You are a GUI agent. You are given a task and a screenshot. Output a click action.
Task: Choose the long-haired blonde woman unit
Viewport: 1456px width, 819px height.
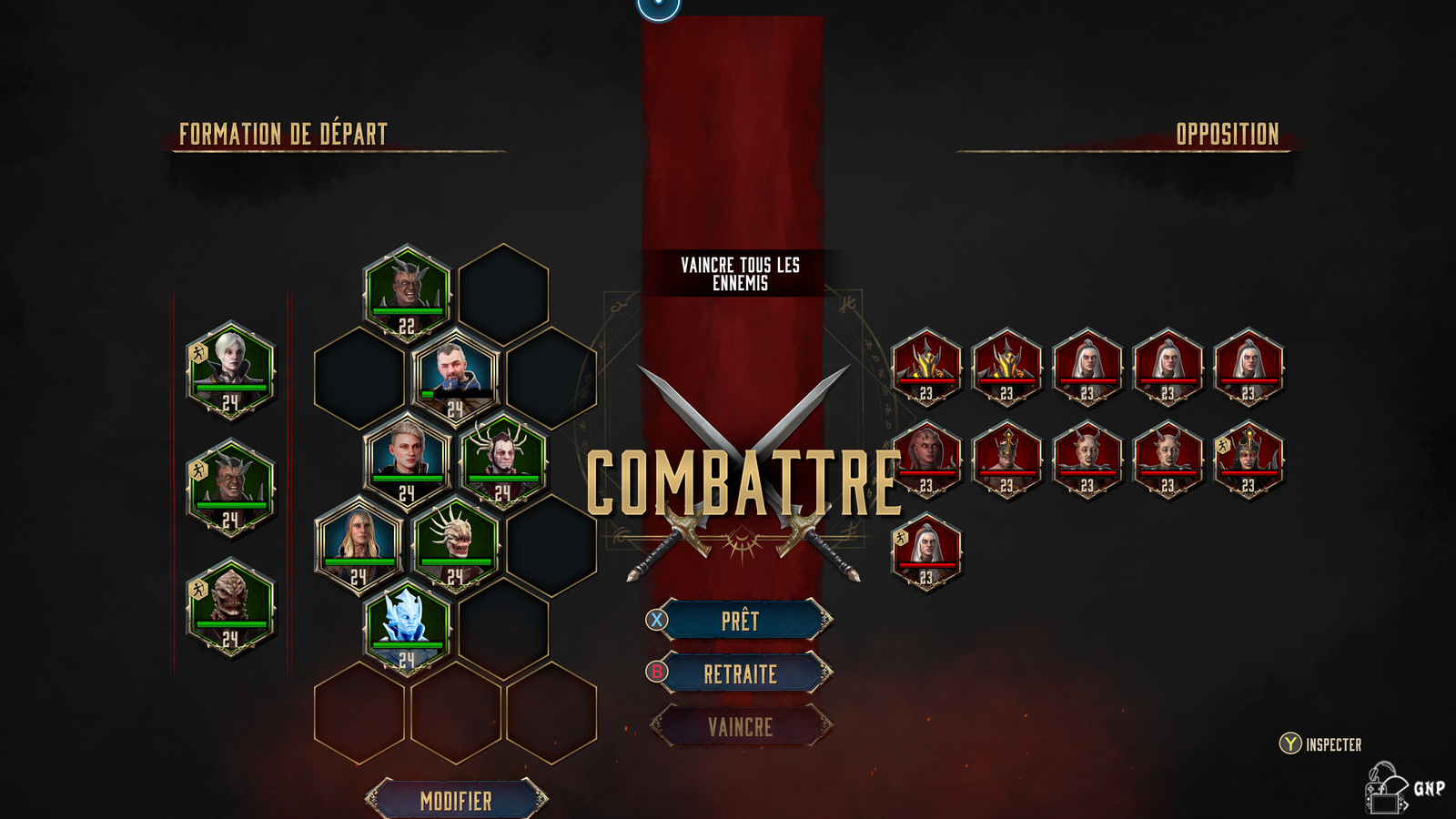click(x=359, y=542)
